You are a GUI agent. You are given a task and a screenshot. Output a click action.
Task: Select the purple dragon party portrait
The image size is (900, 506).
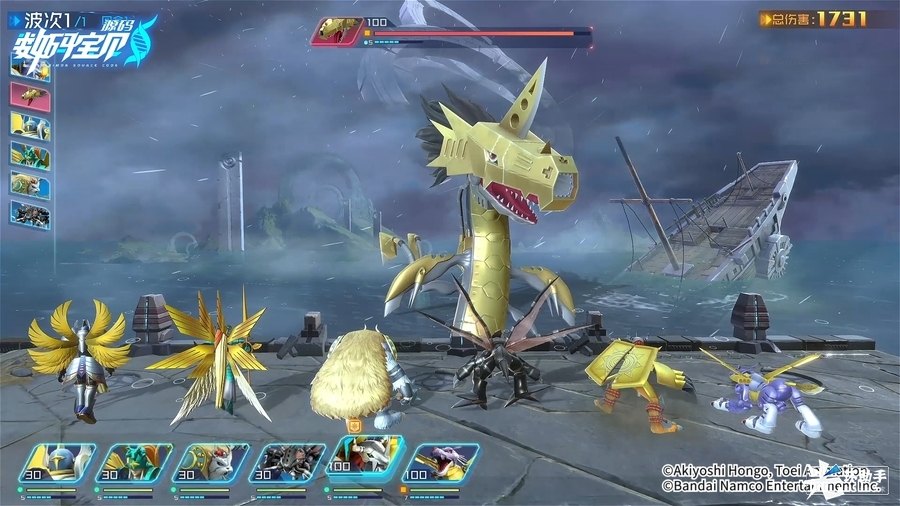click(x=443, y=464)
